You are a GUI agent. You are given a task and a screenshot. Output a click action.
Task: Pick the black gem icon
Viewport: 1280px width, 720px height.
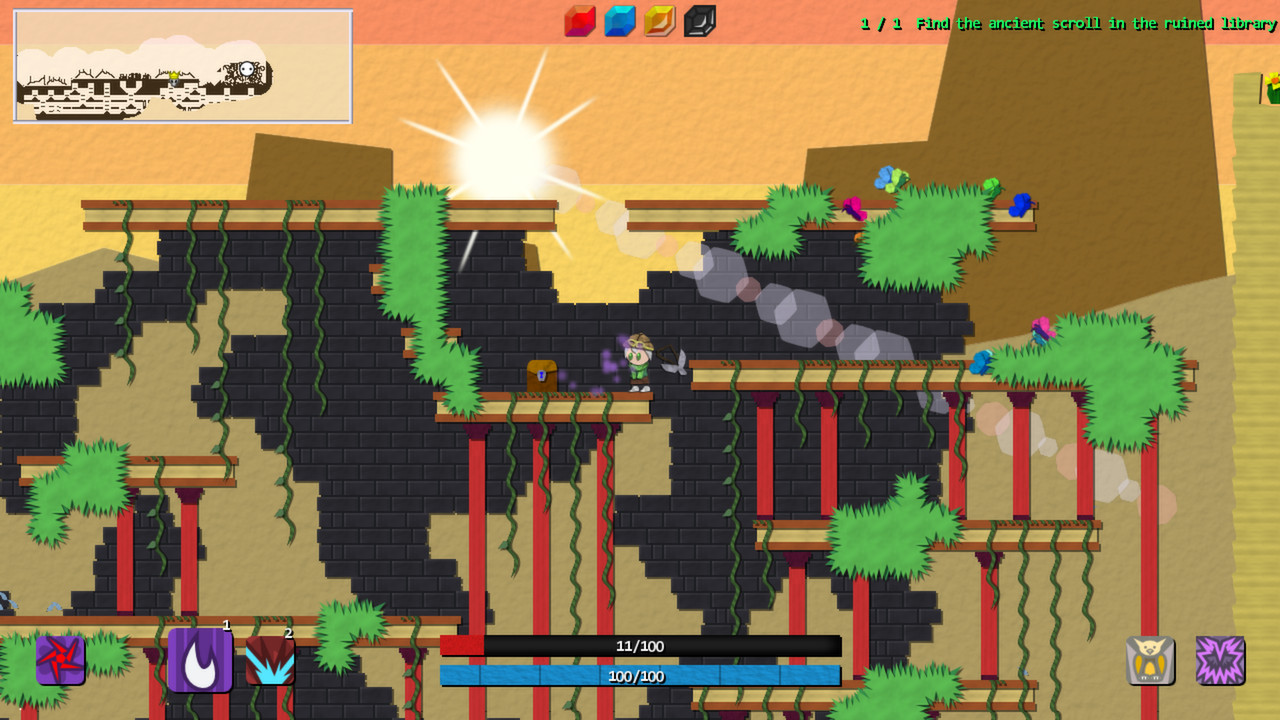700,21
